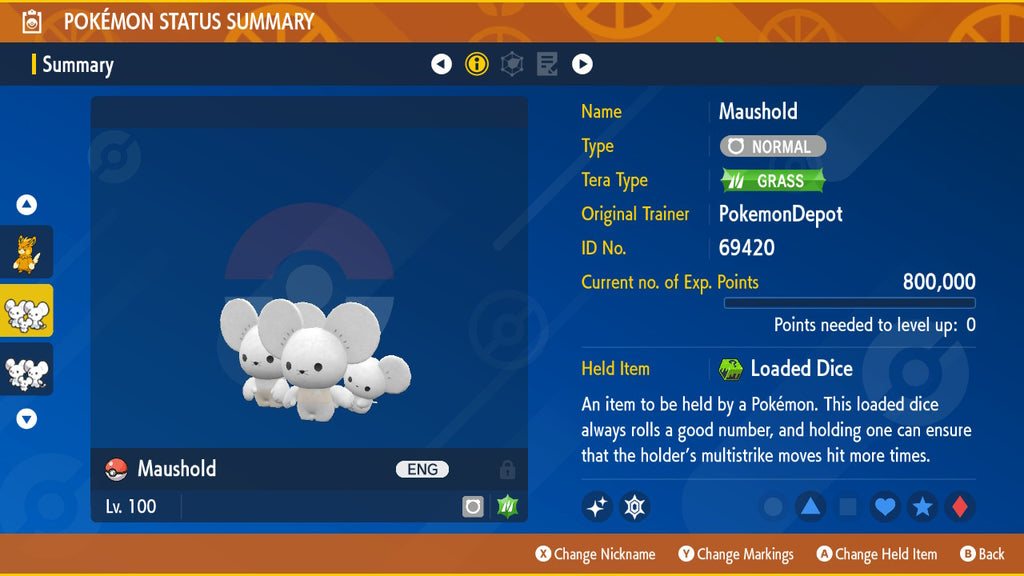Viewport: 1024px width, 576px height.
Task: Toggle the square marking
Action: click(848, 507)
